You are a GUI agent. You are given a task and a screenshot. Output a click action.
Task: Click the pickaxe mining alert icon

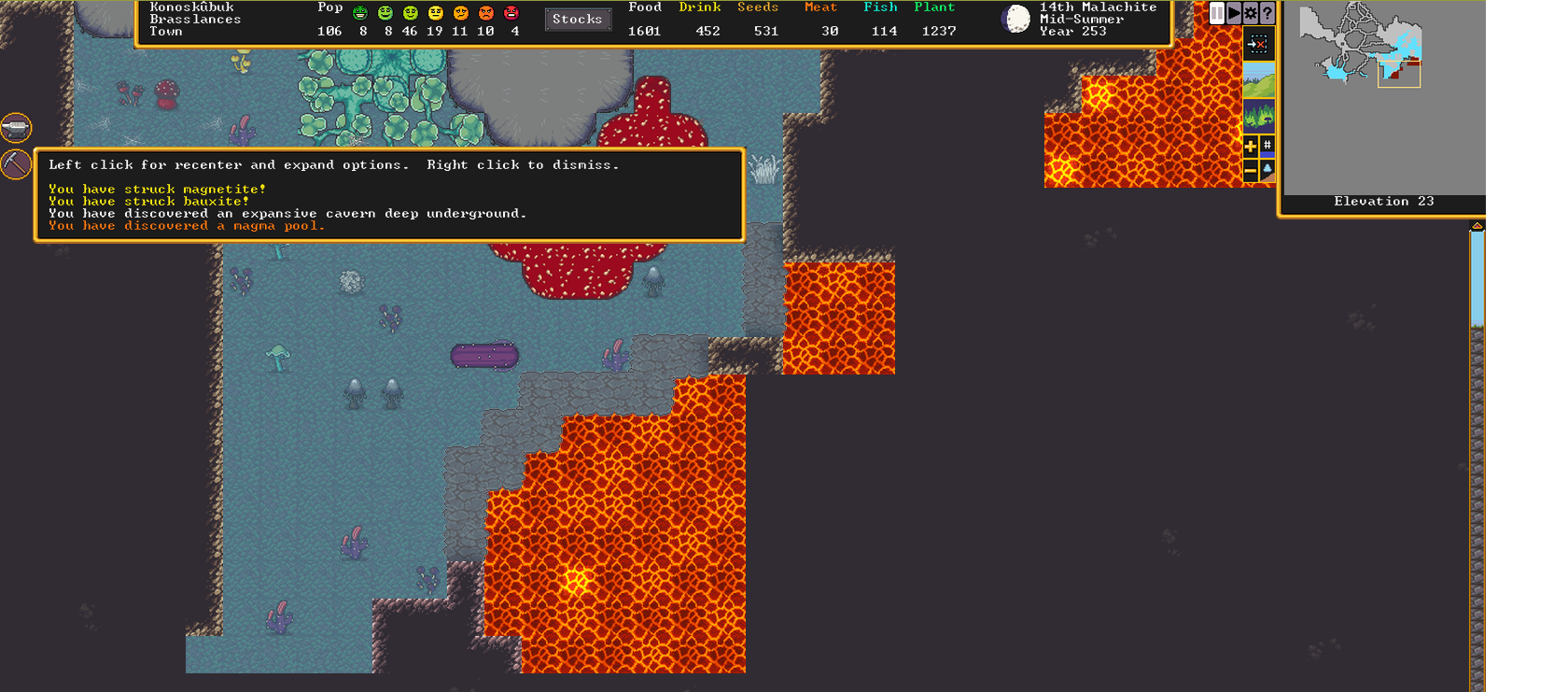pos(16,164)
